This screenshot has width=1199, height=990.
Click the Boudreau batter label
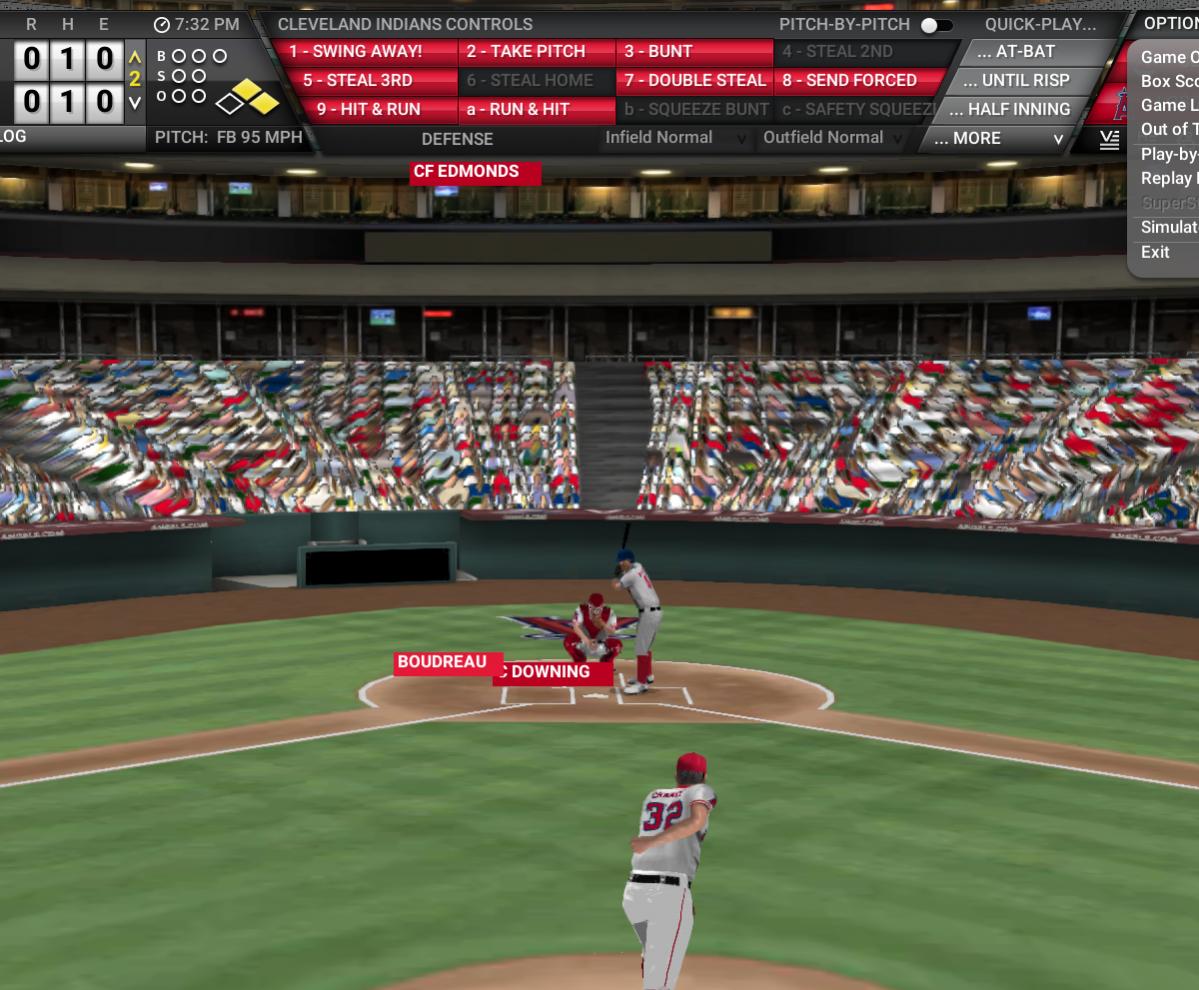click(x=442, y=662)
